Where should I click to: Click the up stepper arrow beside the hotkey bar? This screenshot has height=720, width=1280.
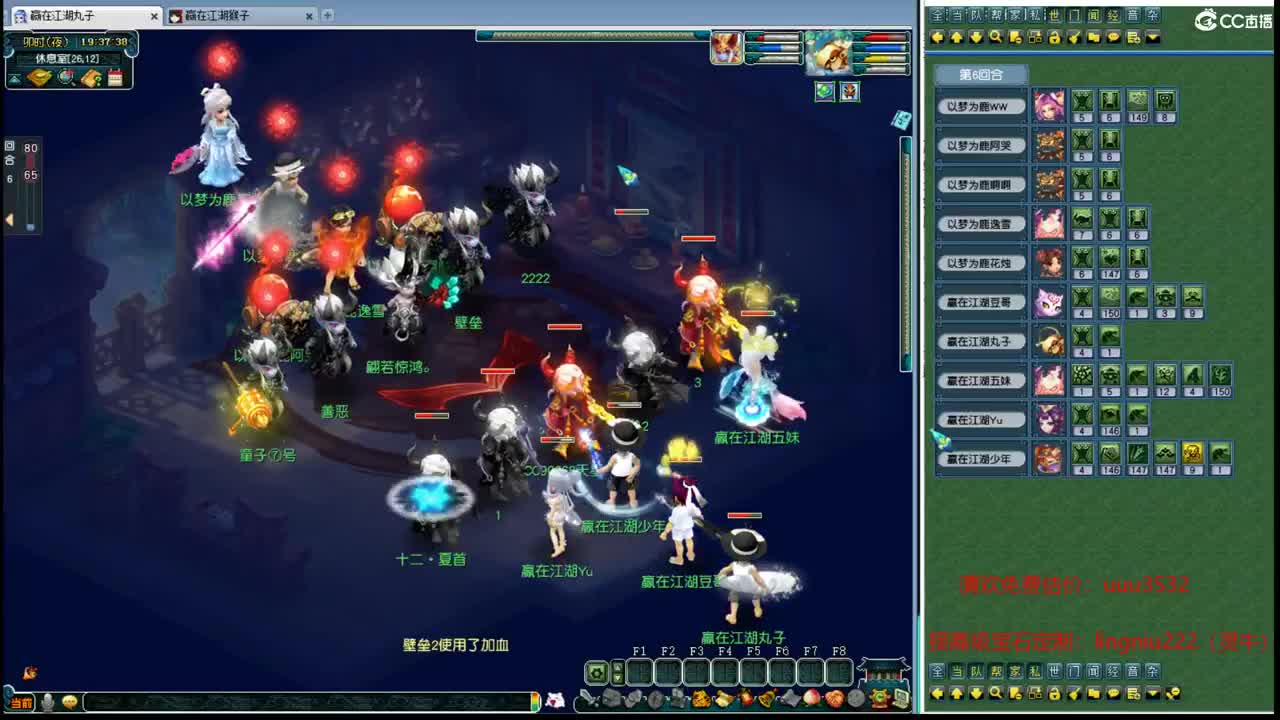point(617,669)
